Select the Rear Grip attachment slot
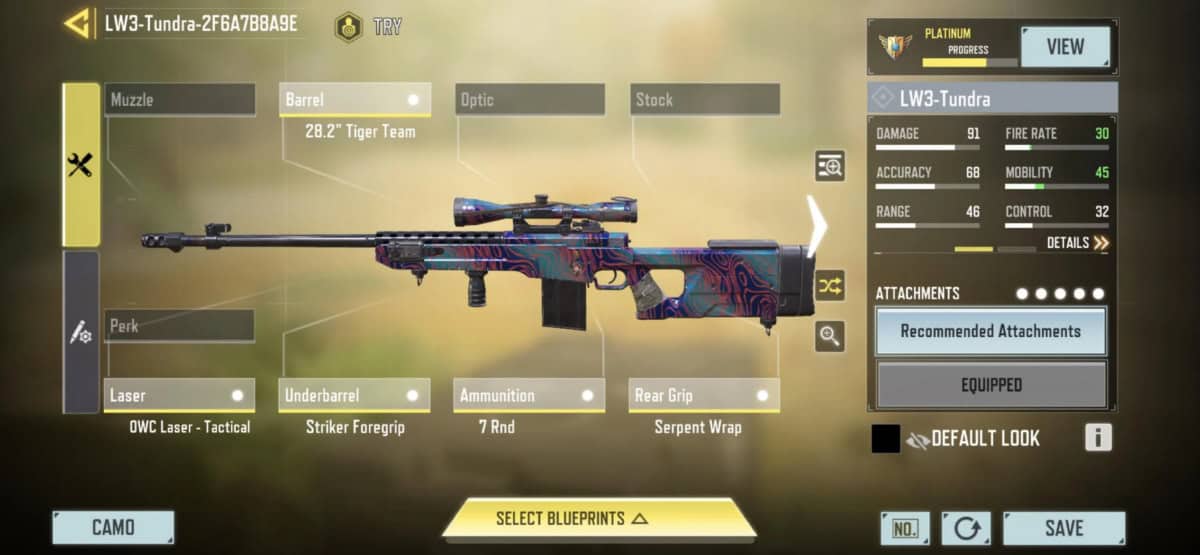This screenshot has height=555, width=1200. click(x=705, y=395)
